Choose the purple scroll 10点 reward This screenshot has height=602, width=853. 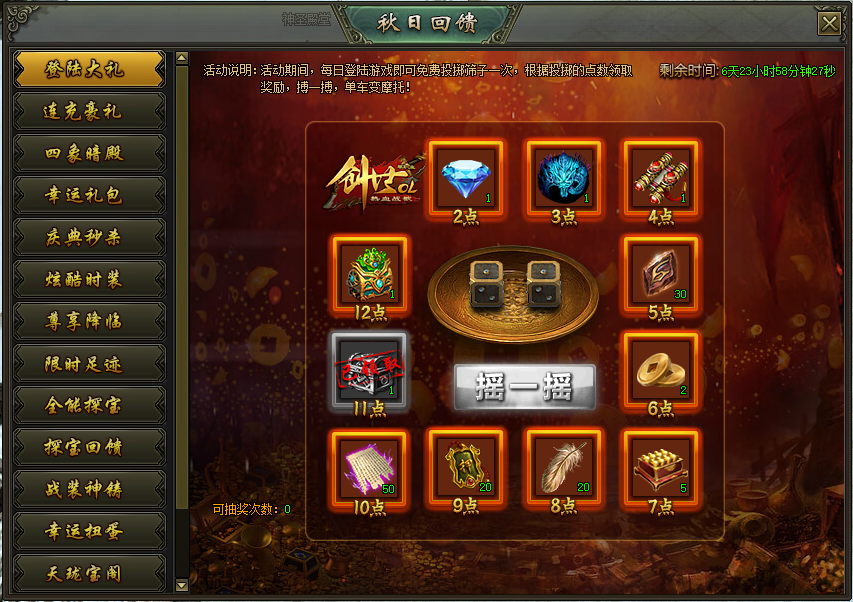click(x=369, y=467)
